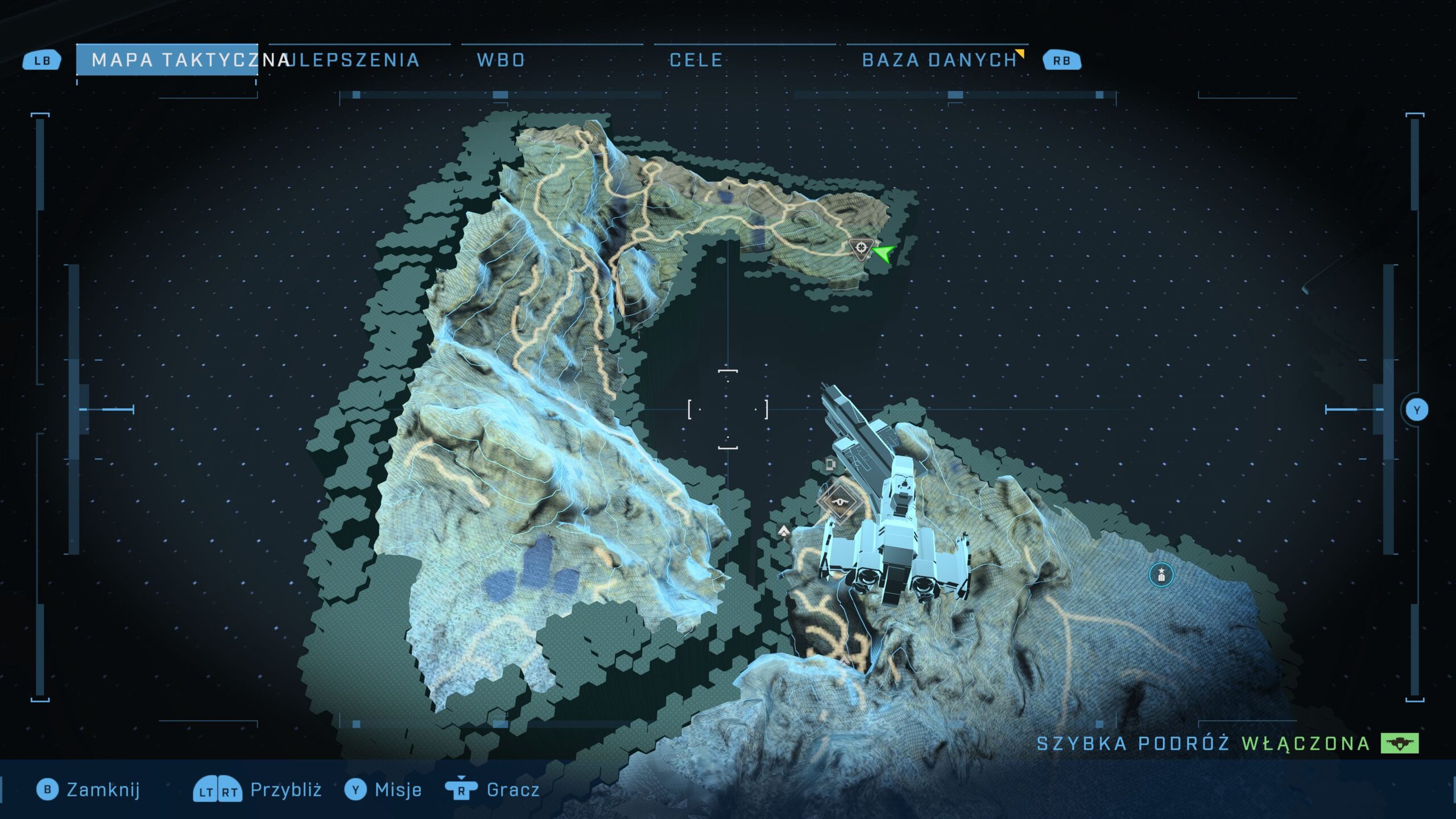1456x819 pixels.
Task: Select the crosshair objective marker on the map
Action: [x=861, y=248]
